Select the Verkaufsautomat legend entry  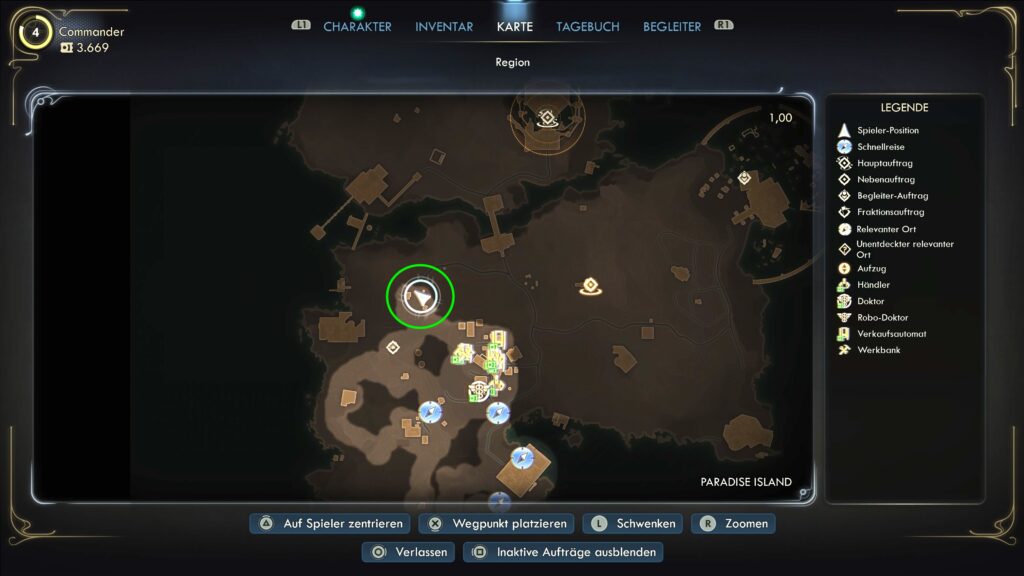click(x=891, y=334)
